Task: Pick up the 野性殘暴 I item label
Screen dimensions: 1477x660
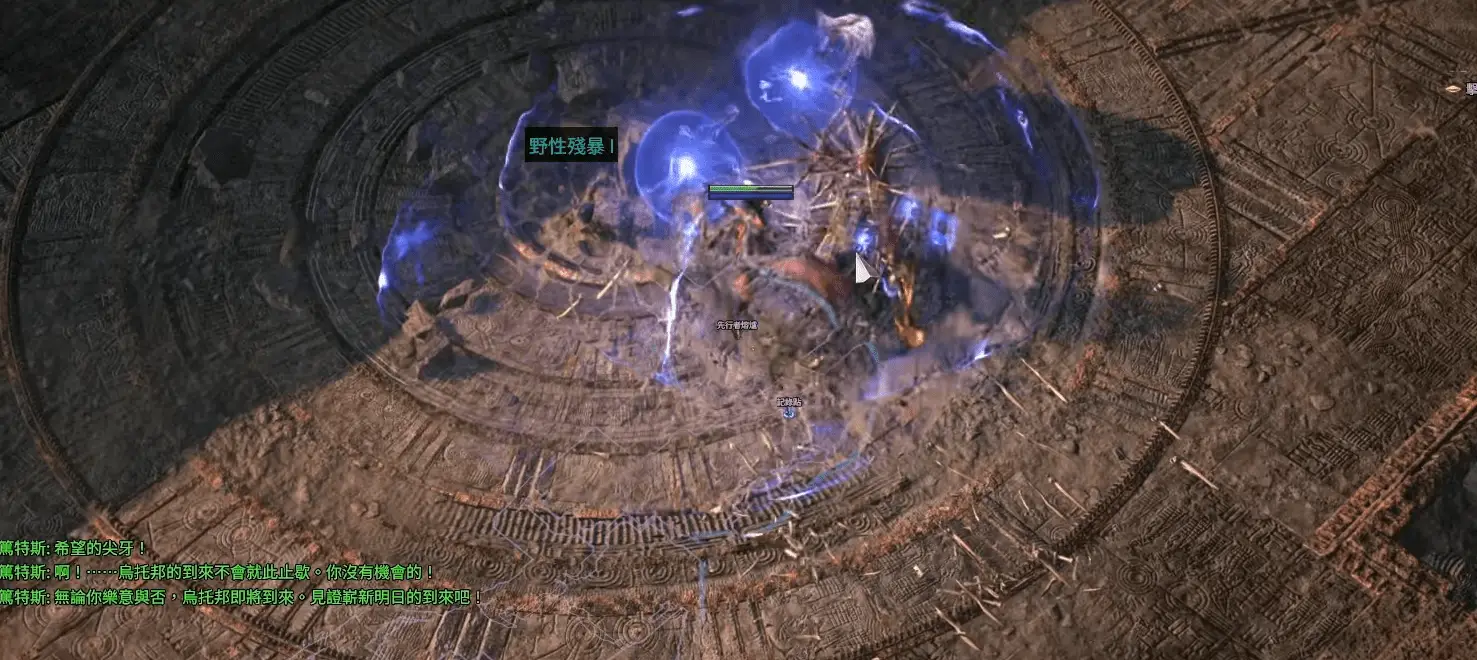Action: pos(570,146)
